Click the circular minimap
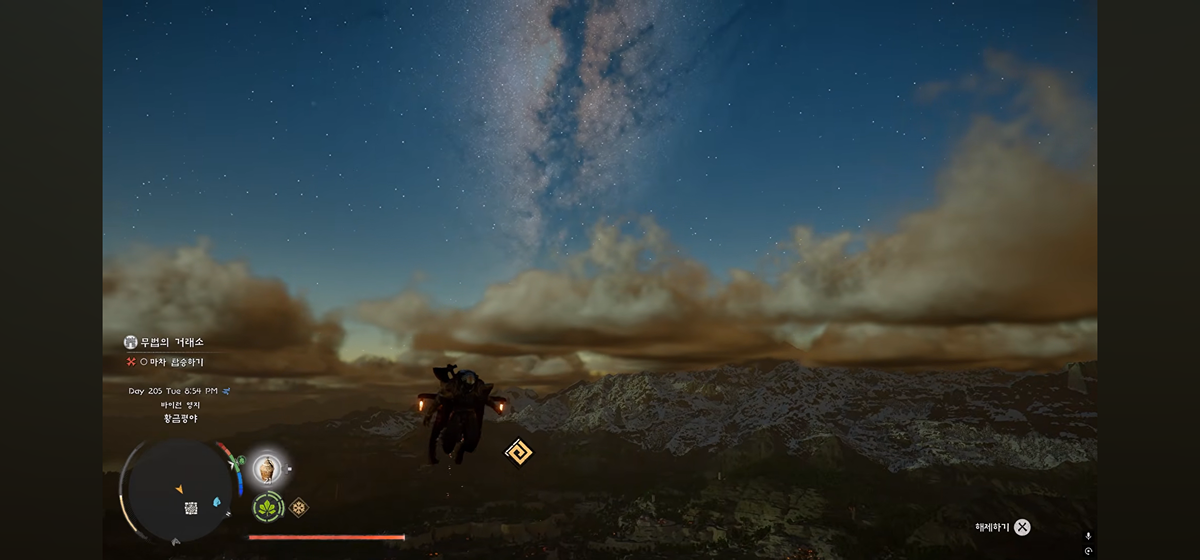The image size is (1200, 560). coord(180,489)
